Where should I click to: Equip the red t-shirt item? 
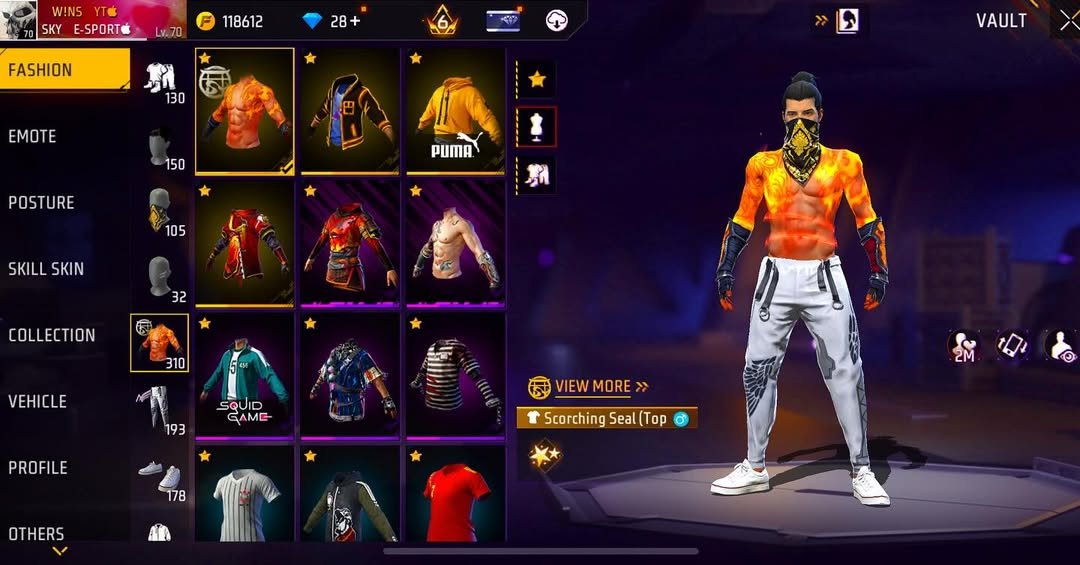[x=454, y=494]
